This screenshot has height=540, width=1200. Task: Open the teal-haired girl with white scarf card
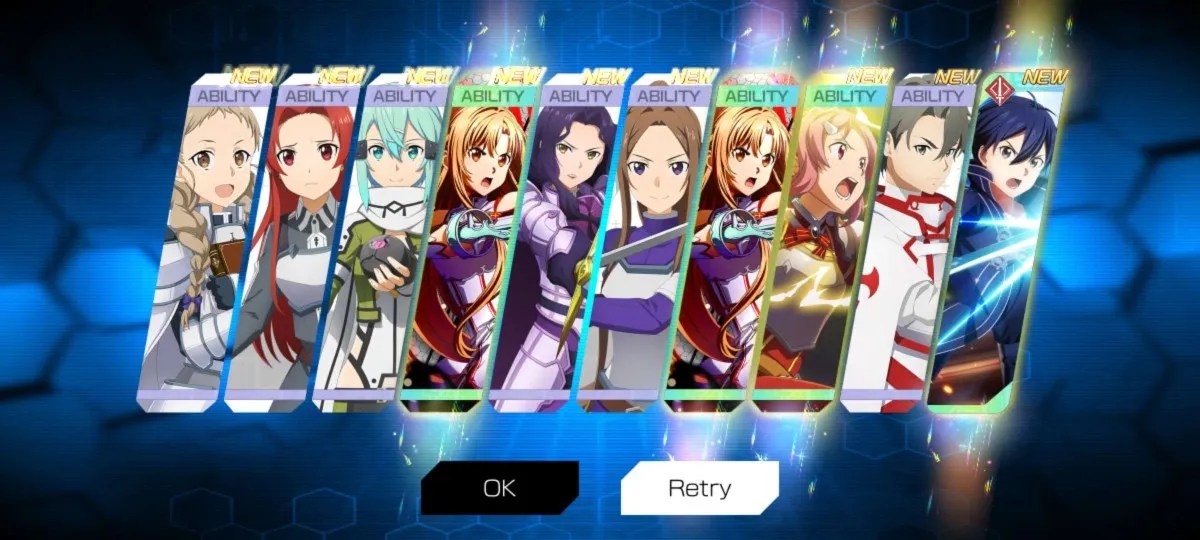tap(380, 250)
